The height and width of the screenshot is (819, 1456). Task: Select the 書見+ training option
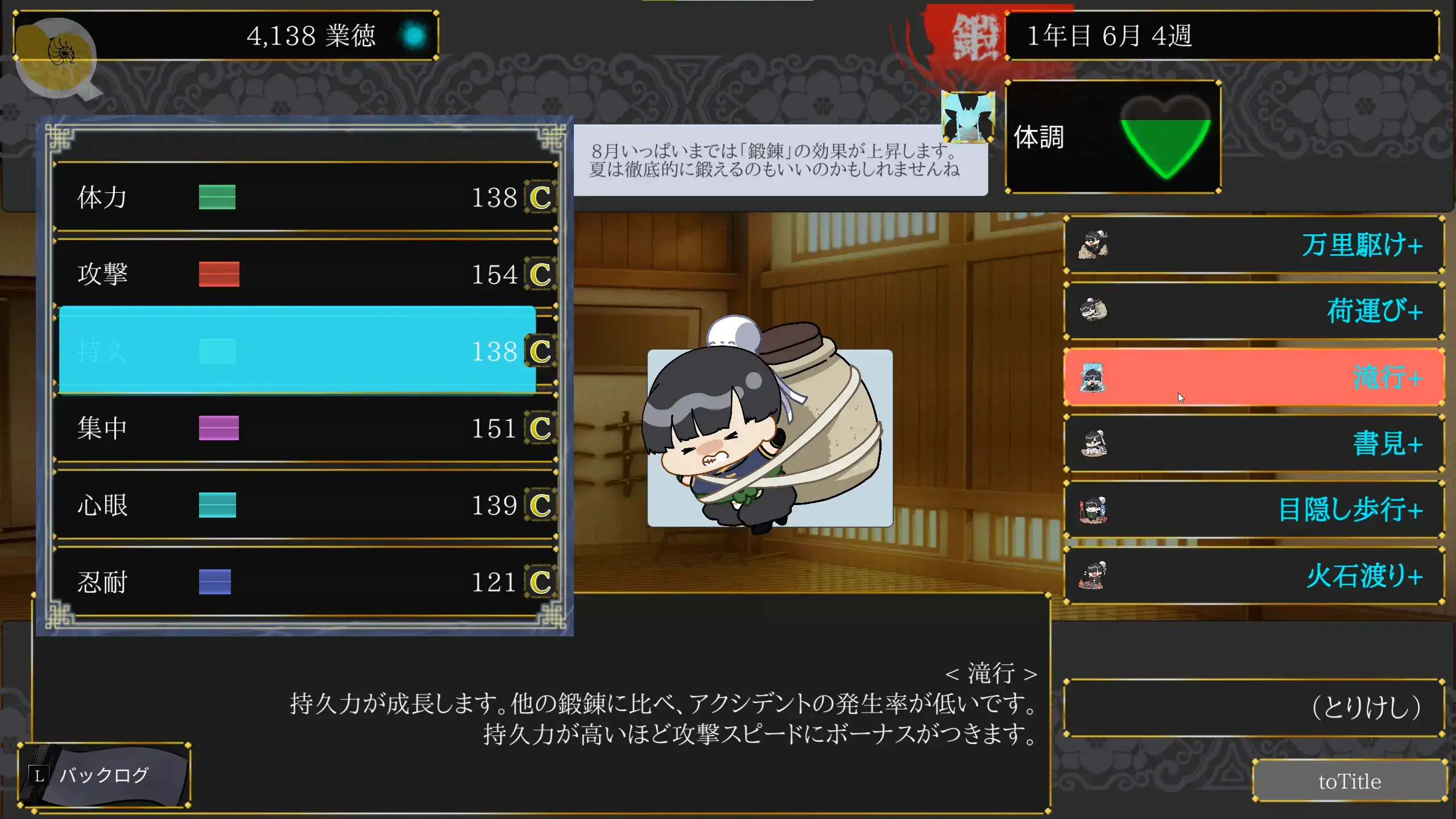point(1254,443)
